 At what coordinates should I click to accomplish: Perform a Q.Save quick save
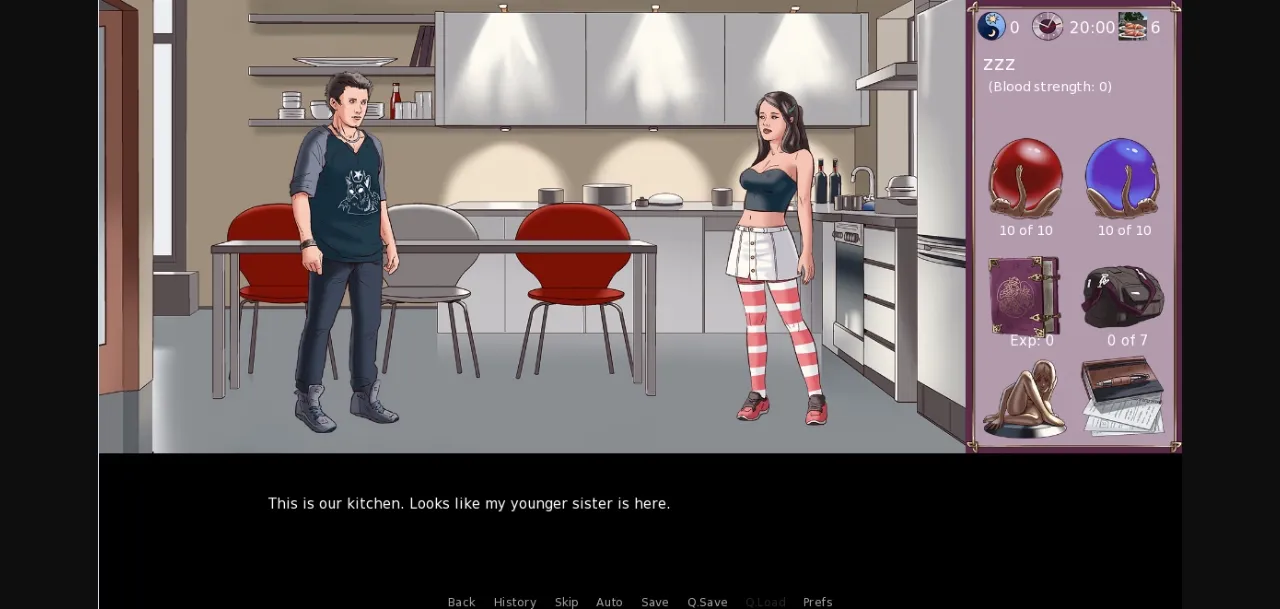point(707,602)
